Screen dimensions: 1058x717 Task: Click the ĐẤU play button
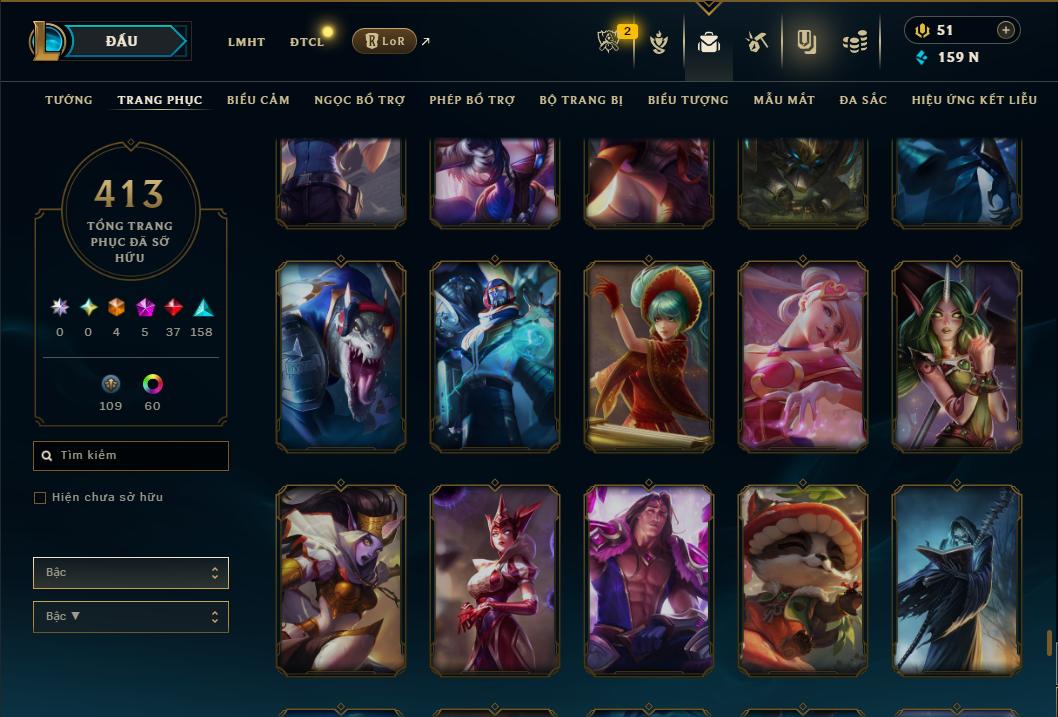[121, 41]
